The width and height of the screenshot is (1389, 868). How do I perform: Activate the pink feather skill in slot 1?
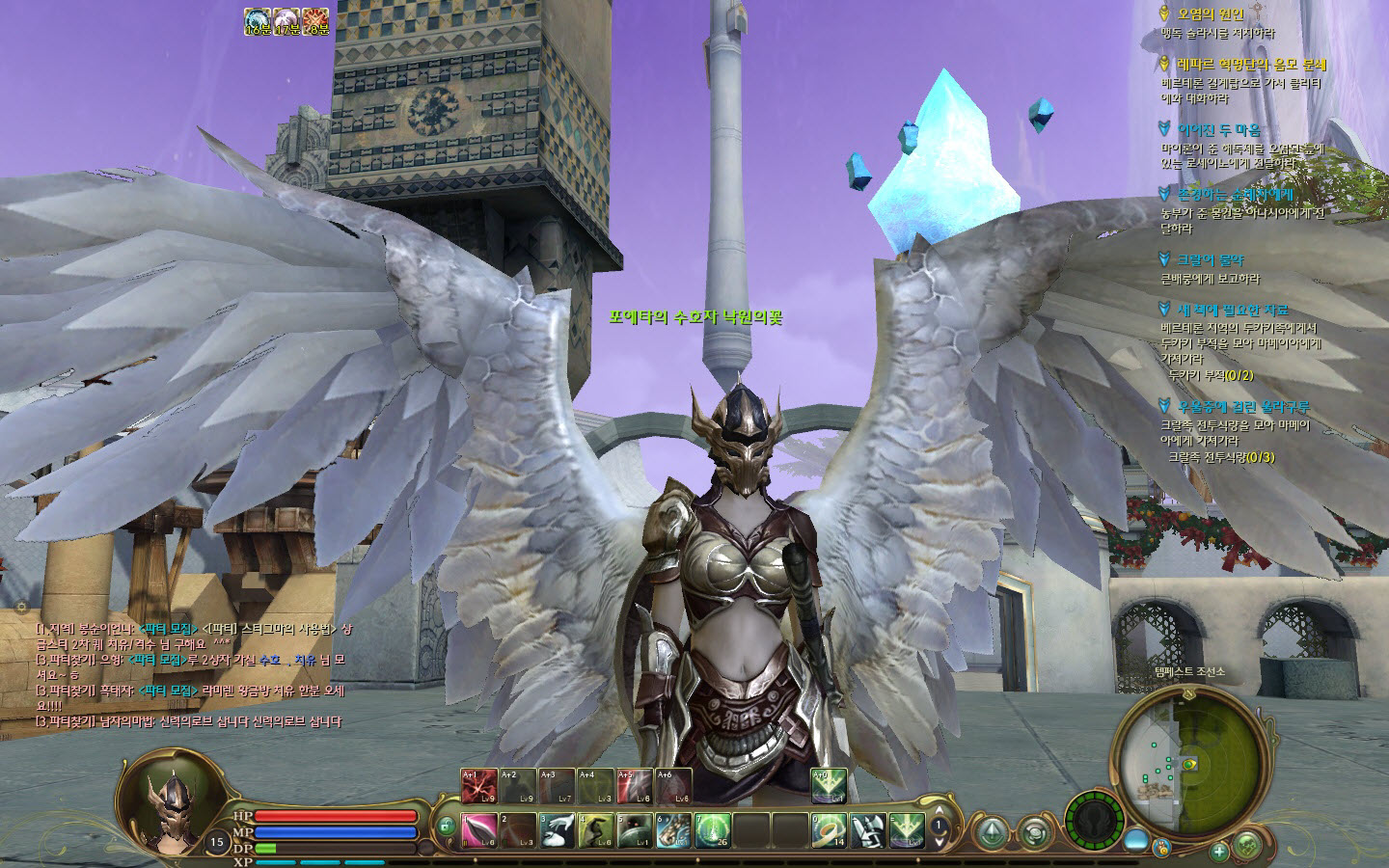click(x=477, y=830)
